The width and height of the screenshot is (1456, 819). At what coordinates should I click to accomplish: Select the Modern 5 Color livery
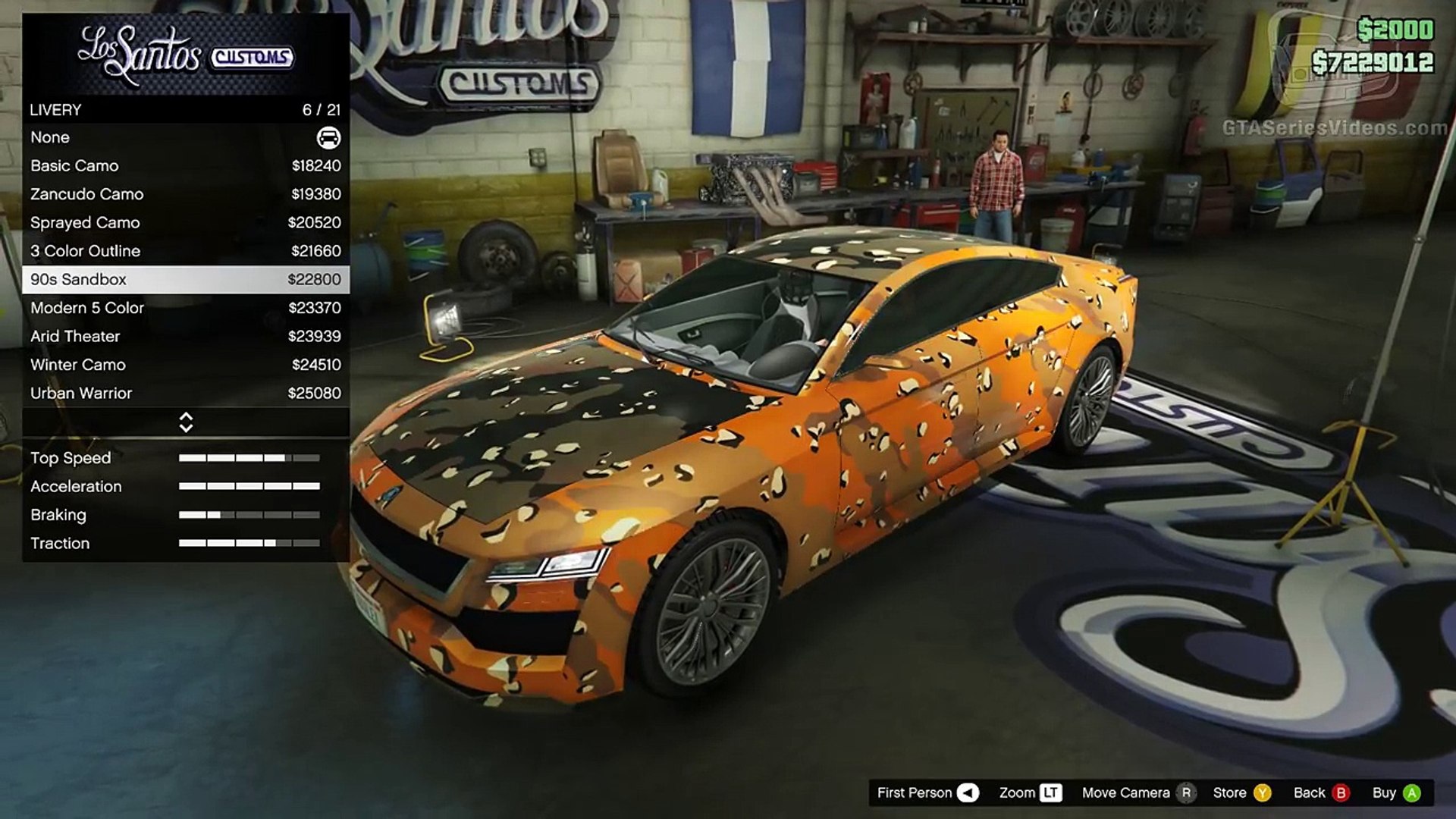pos(185,308)
